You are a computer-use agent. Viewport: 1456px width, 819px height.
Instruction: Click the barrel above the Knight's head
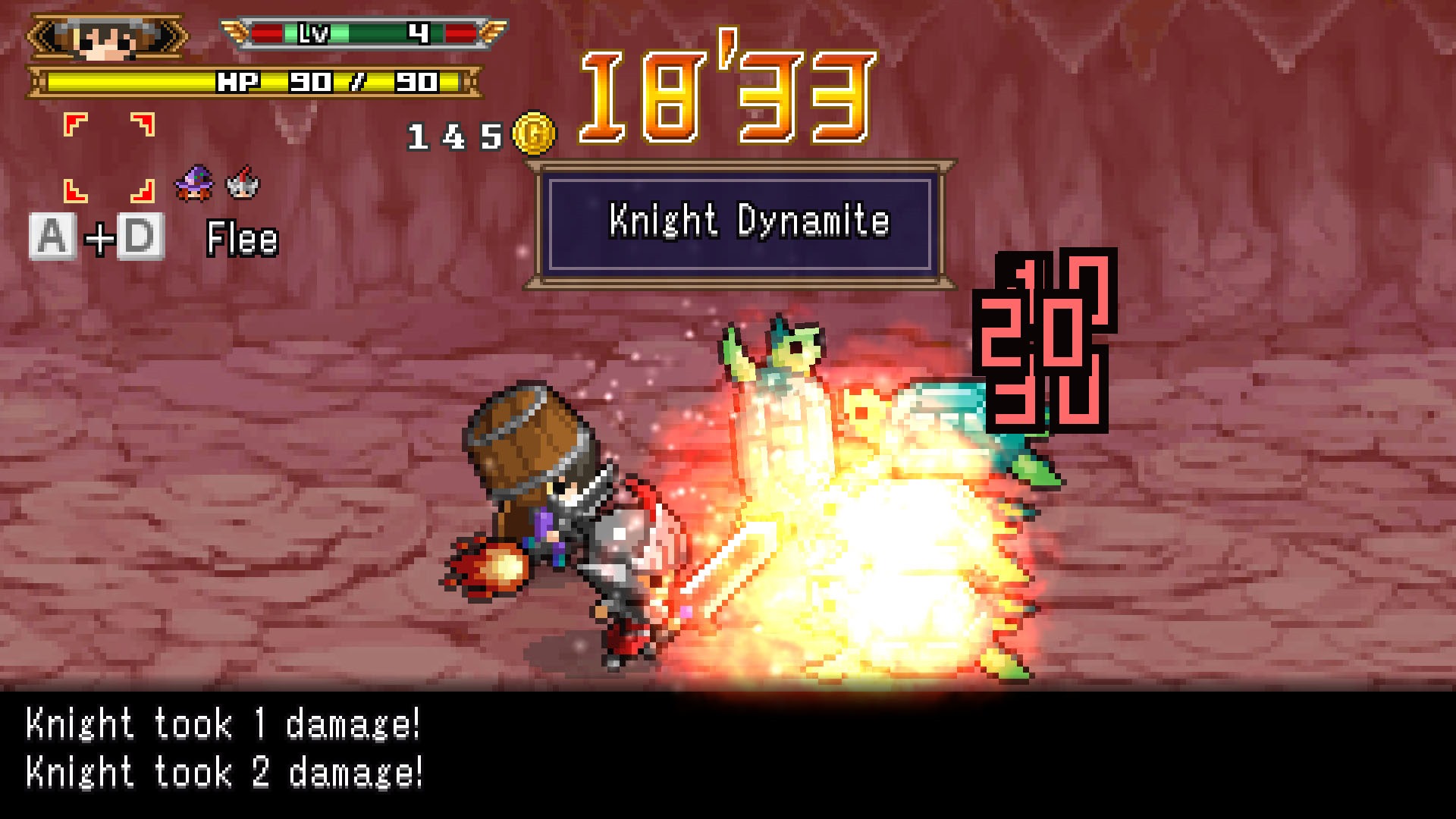point(523,440)
